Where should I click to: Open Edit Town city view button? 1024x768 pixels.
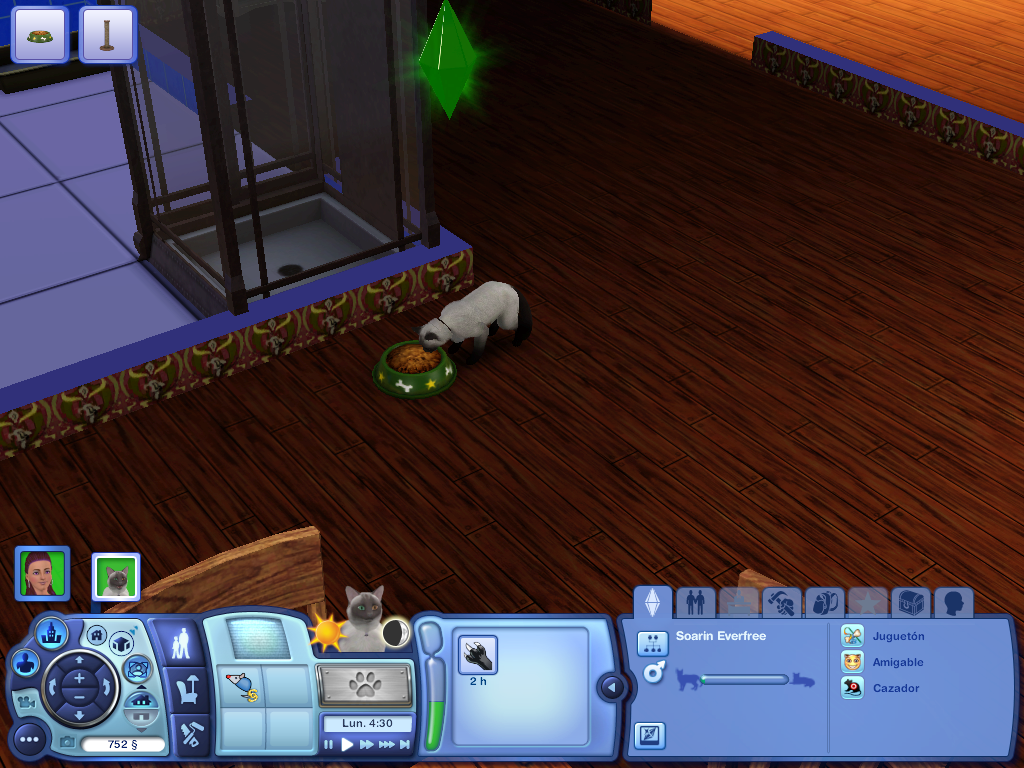pyautogui.click(x=51, y=632)
